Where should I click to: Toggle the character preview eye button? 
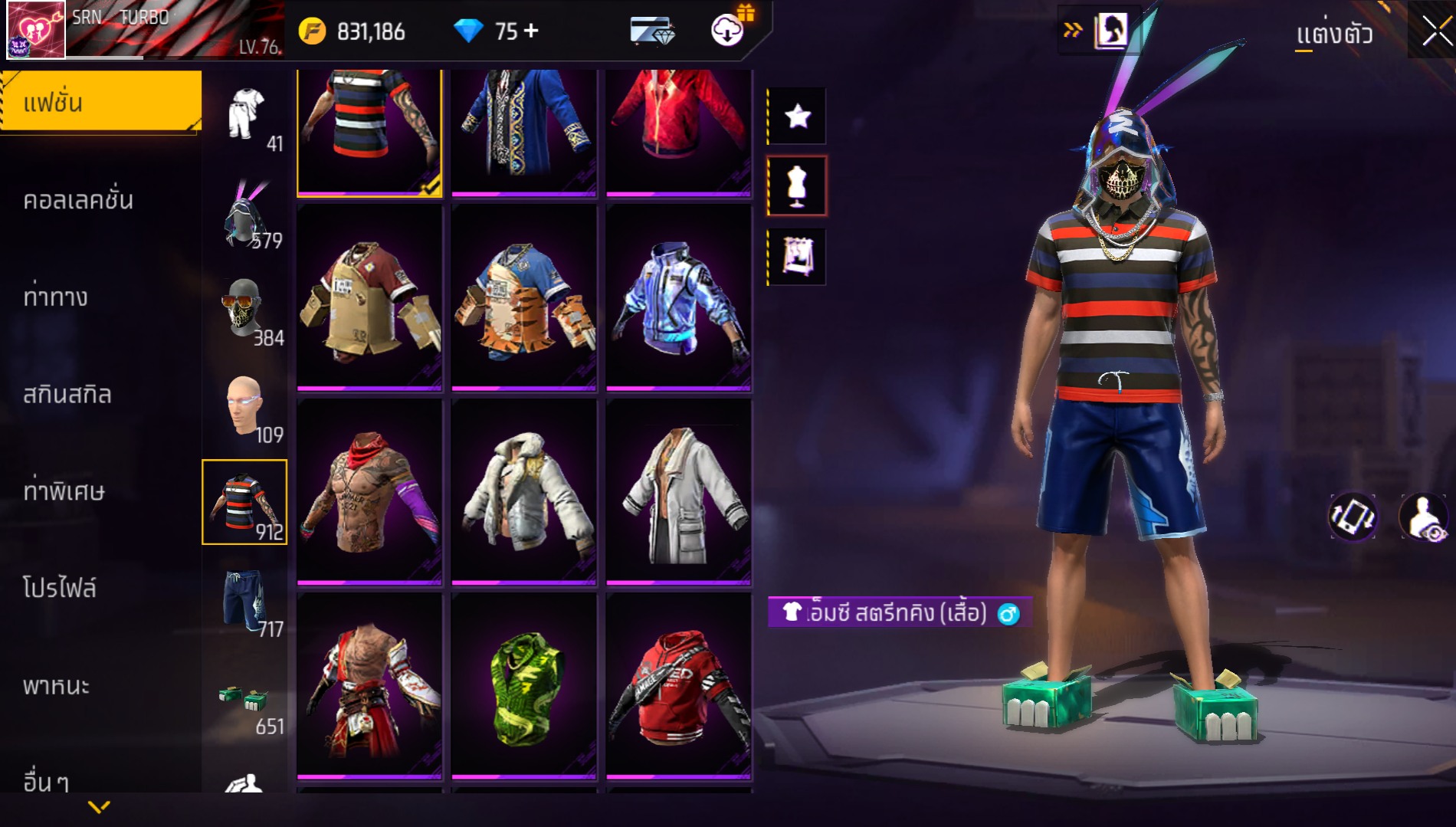click(x=1424, y=517)
